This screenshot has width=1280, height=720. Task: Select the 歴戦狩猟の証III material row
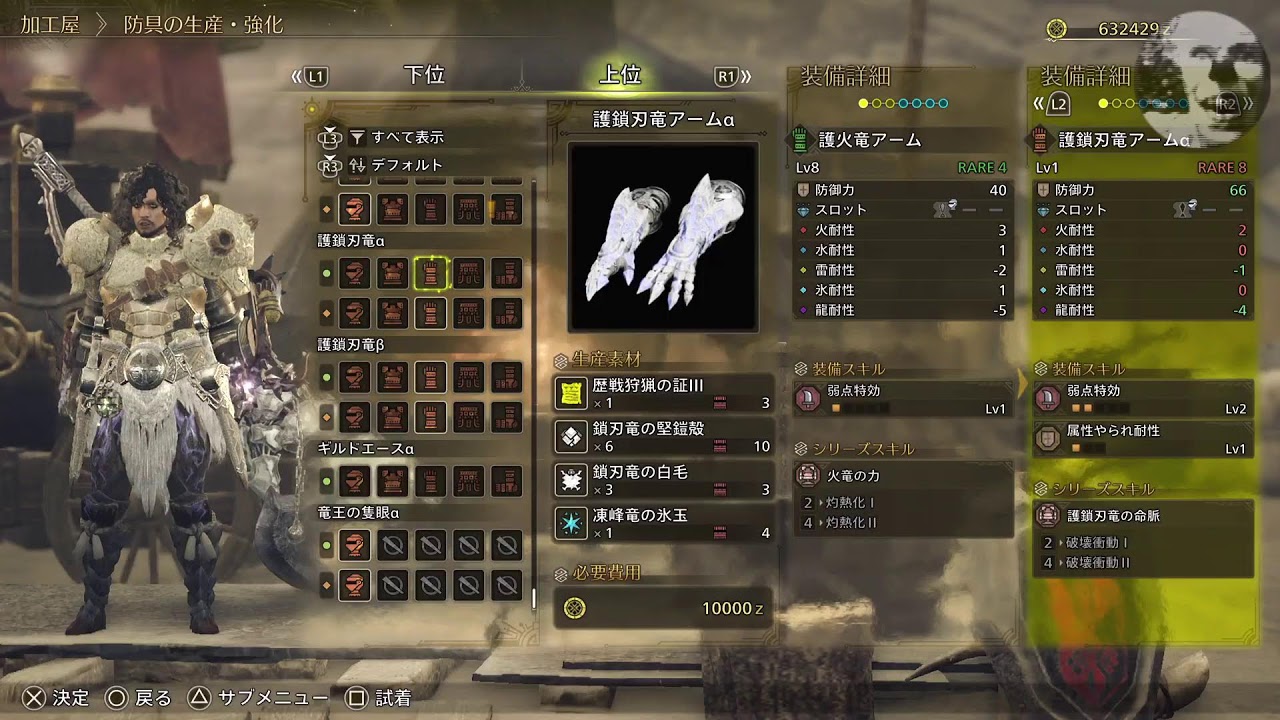pos(663,394)
